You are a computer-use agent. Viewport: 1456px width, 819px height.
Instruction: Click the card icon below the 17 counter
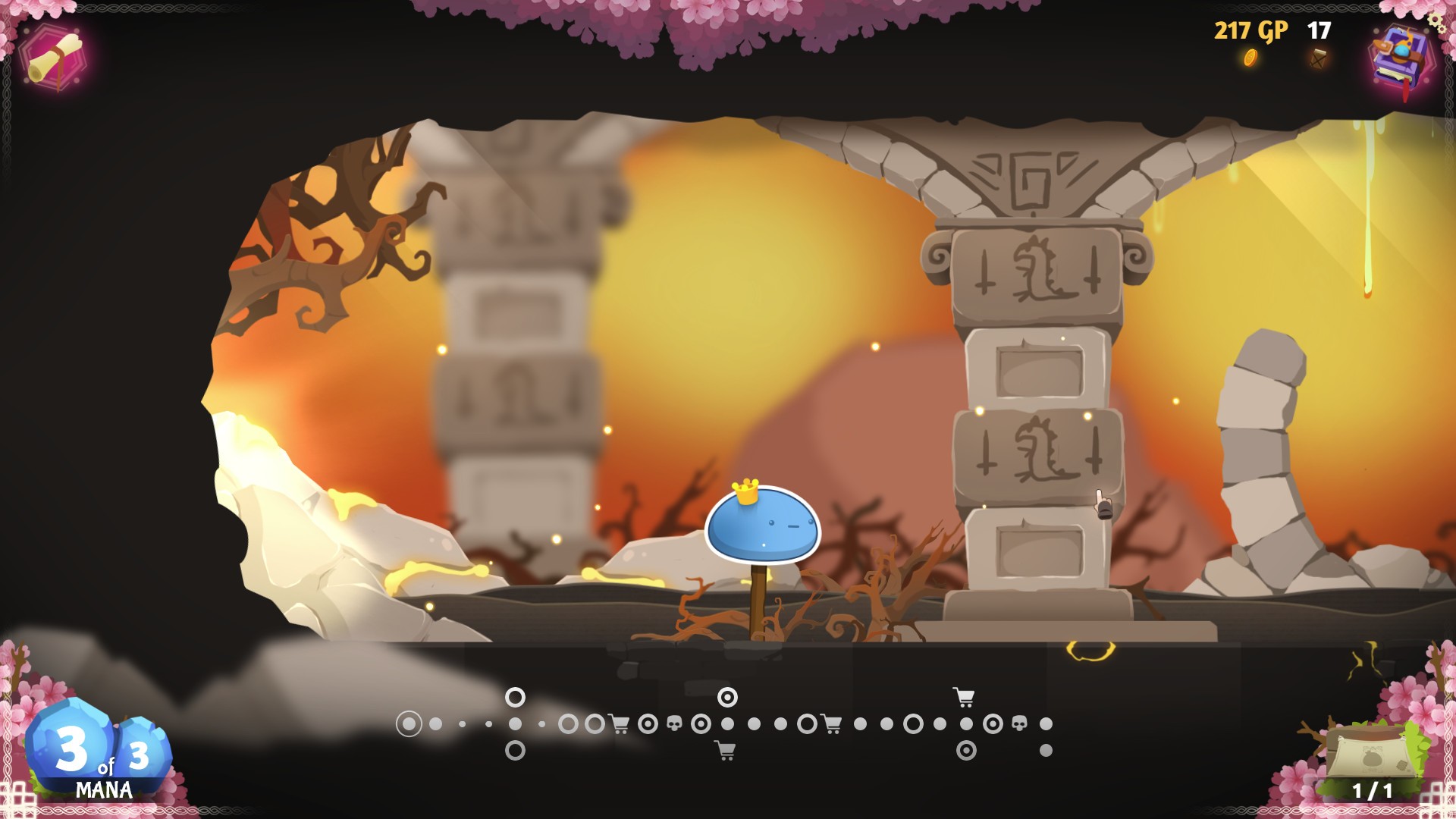(1318, 57)
